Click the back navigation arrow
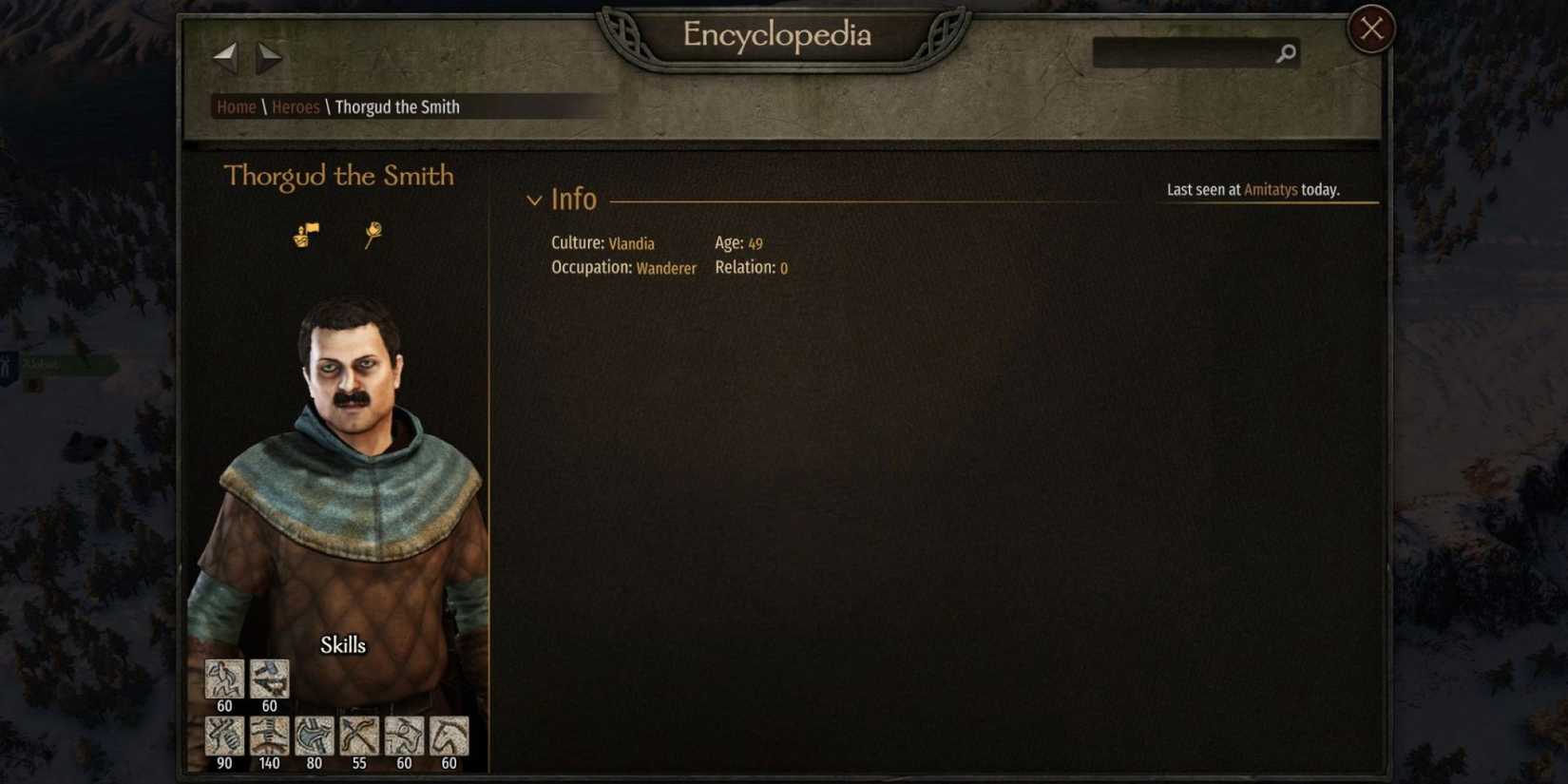Screen dimensions: 1568x784 [224, 57]
